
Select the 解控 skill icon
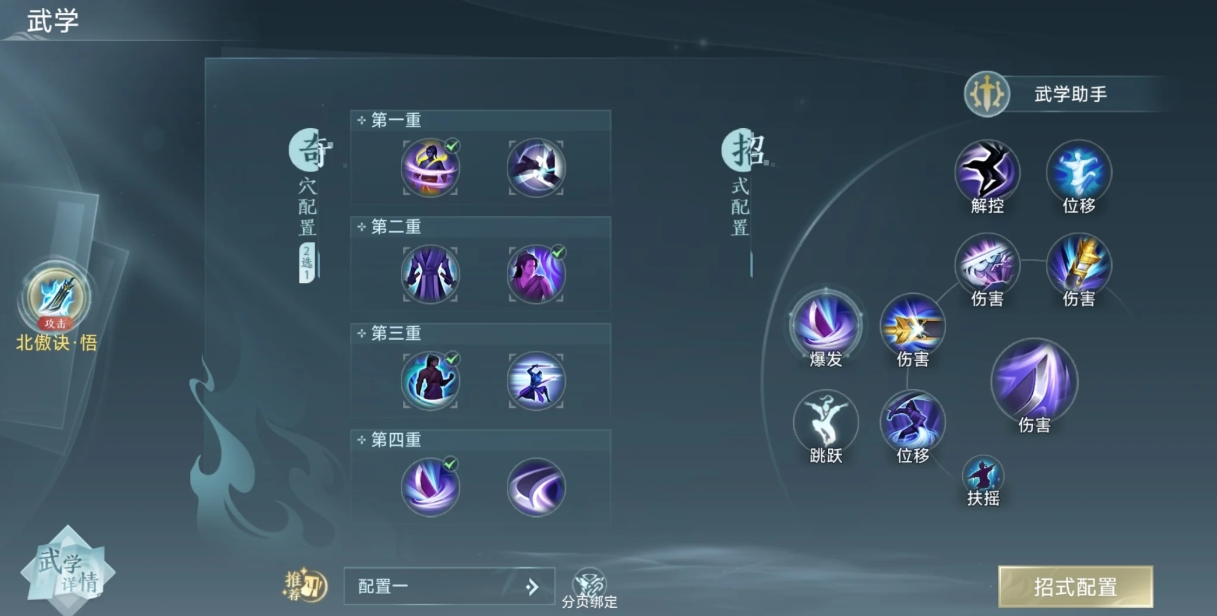point(987,172)
